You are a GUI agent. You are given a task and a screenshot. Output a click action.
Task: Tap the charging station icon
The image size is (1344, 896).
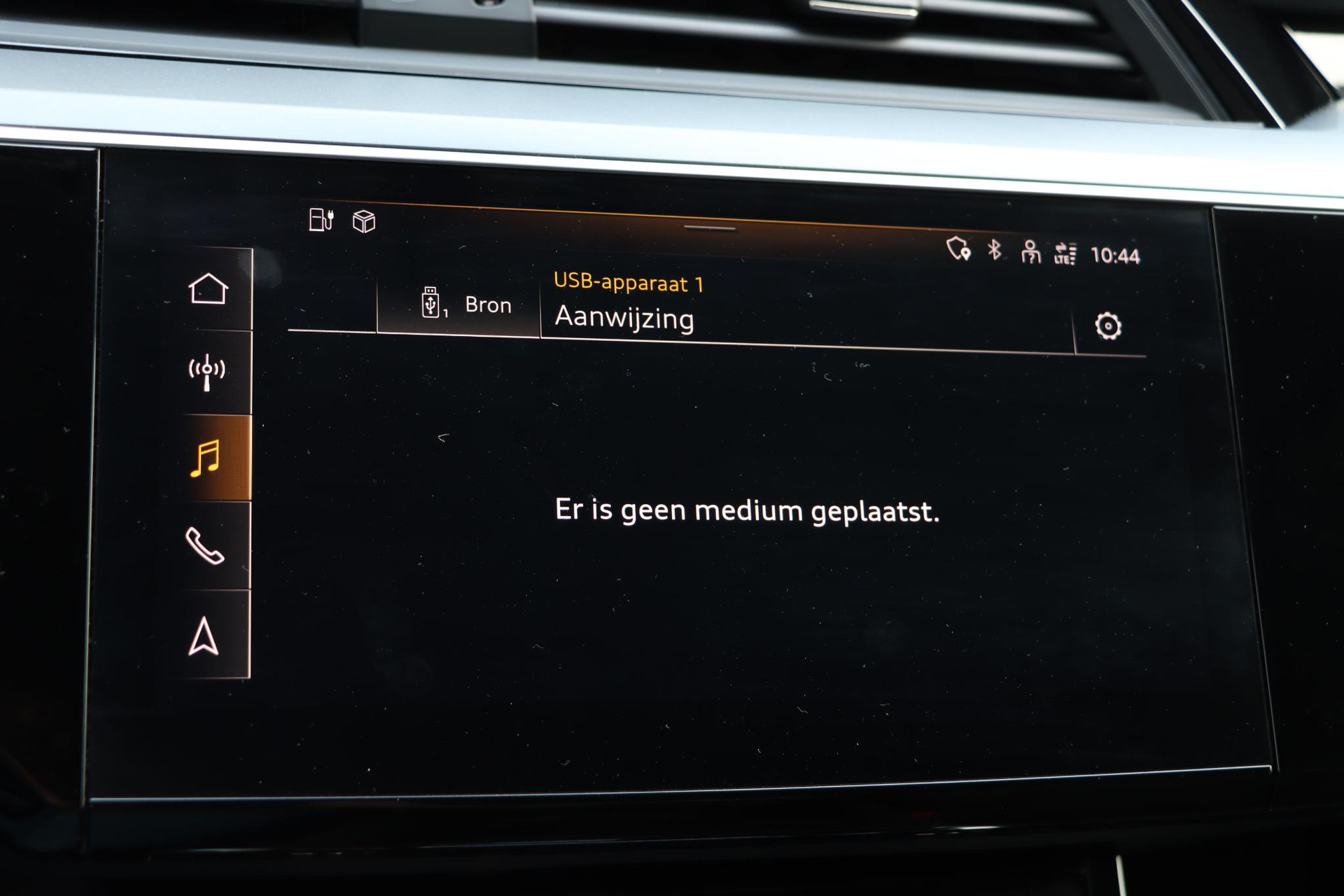(321, 220)
